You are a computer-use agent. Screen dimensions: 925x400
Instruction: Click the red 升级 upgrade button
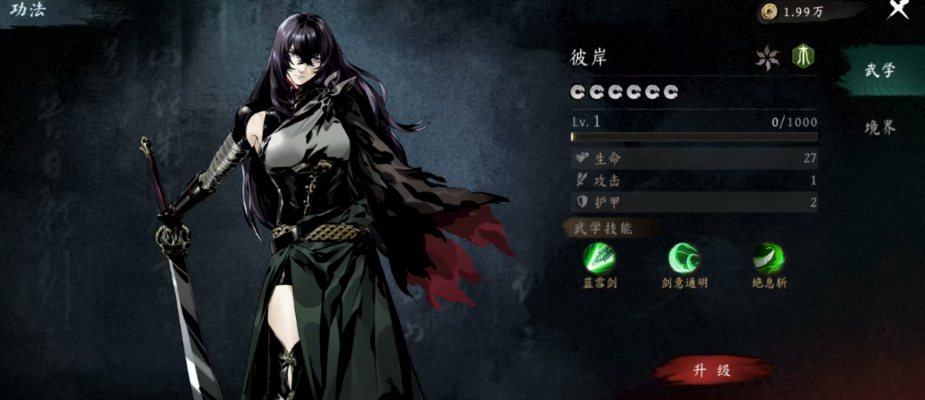click(712, 370)
